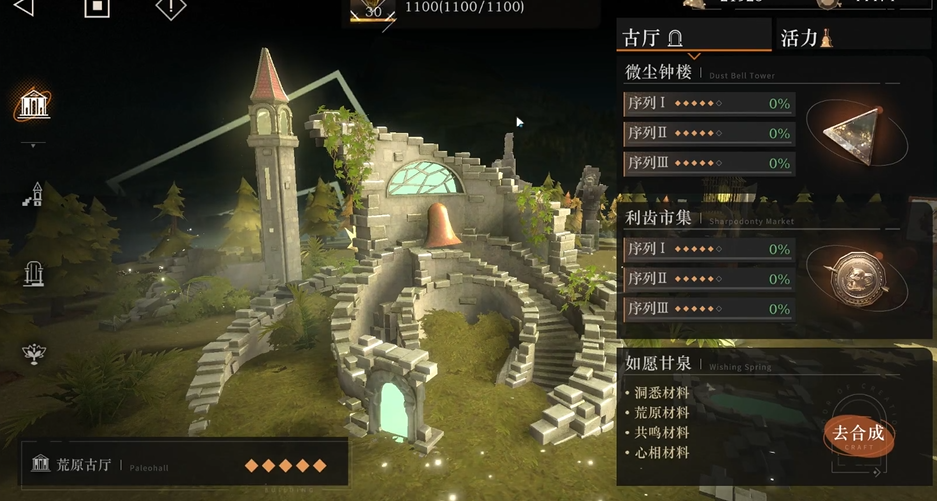
Task: Choose the staircase tower icon in sidebar
Action: 33,194
